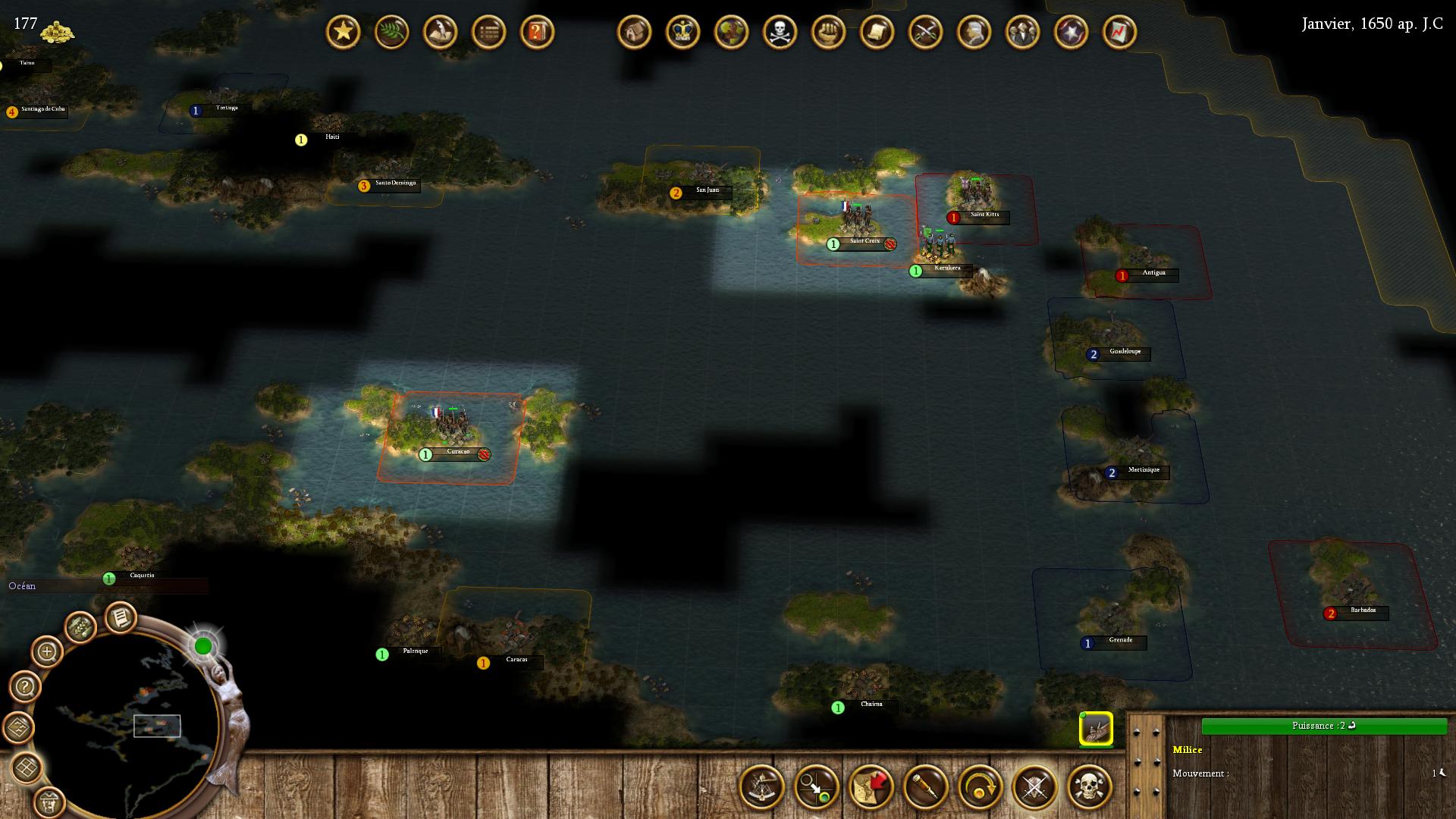
Task: Open the parchment scroll top icon
Action: pos(877,33)
